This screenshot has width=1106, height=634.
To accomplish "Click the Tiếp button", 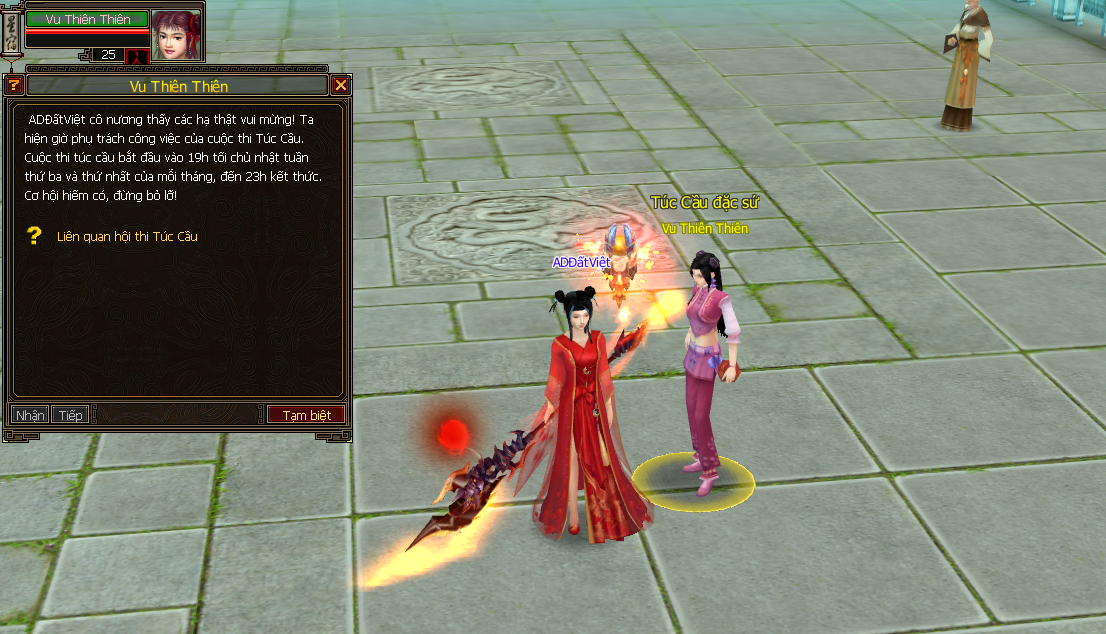I will 70,415.
